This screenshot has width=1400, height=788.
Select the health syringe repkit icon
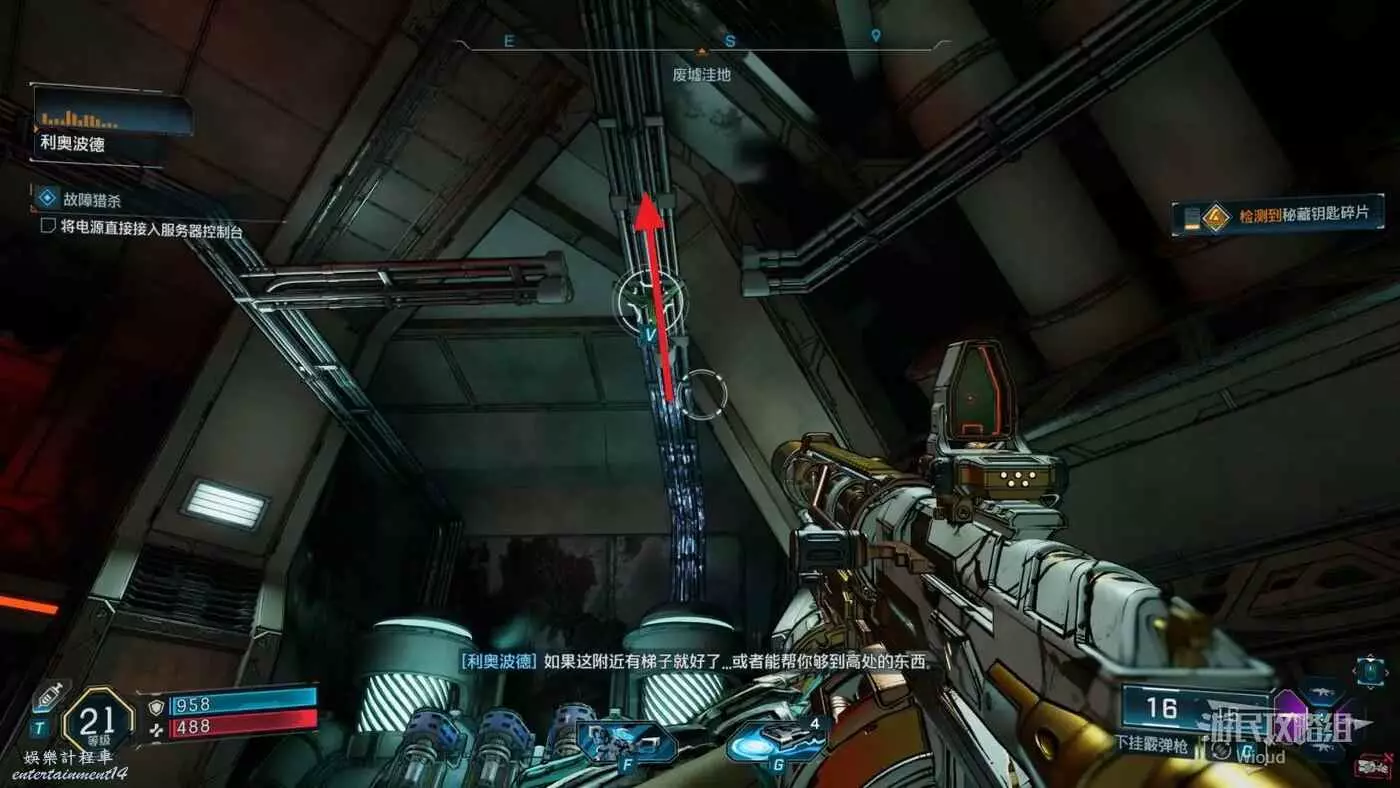coord(48,696)
